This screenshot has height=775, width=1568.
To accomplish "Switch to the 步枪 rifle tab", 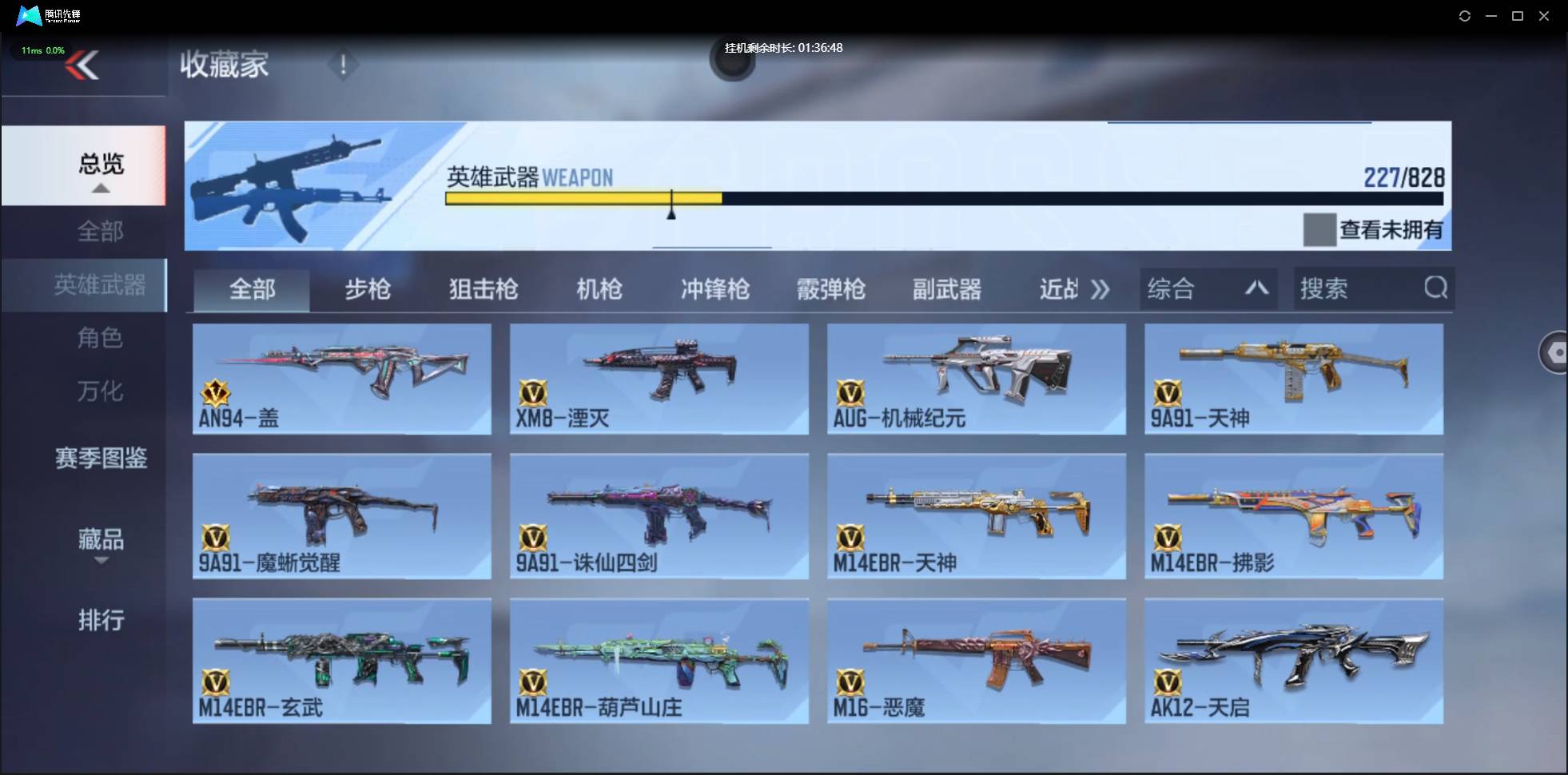I will (x=368, y=289).
